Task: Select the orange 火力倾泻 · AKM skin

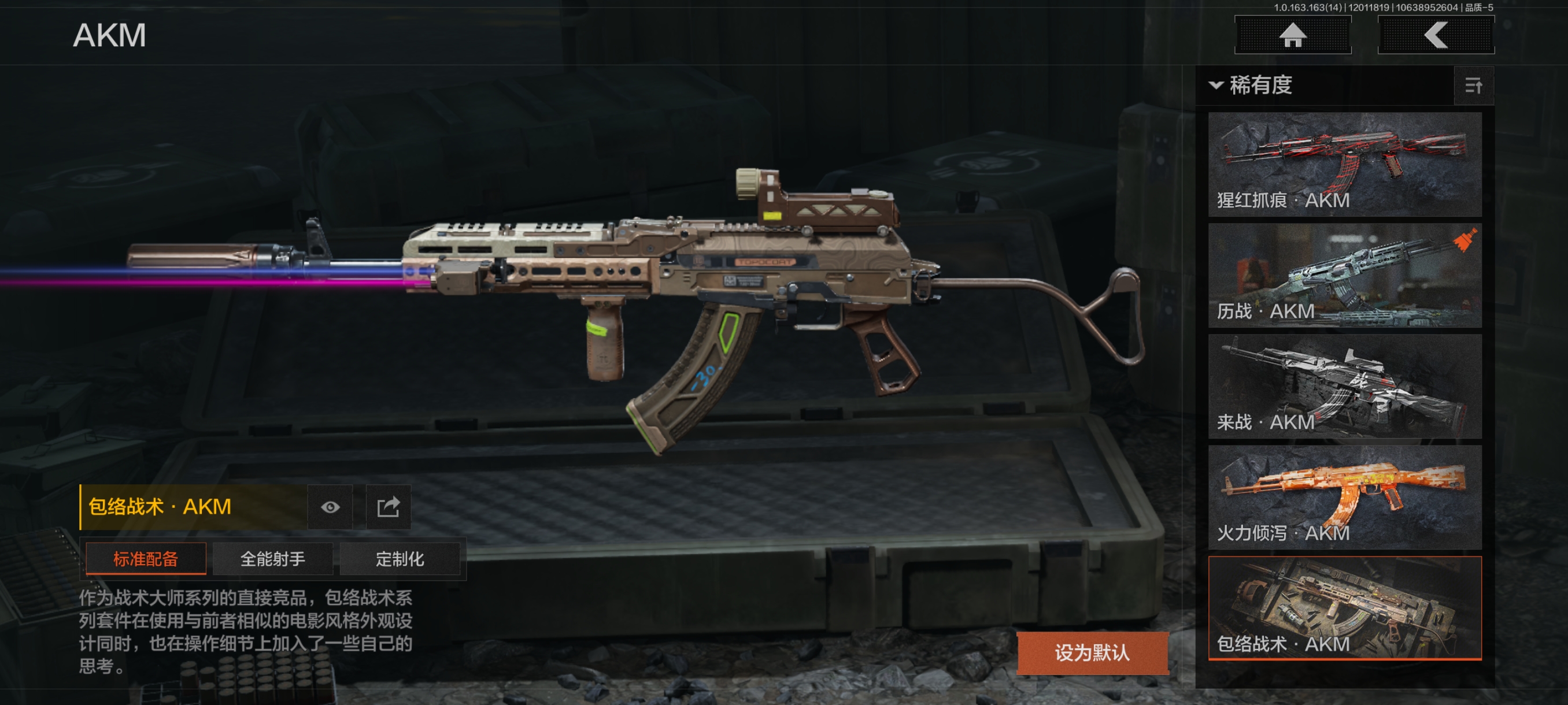Action: coord(1344,498)
